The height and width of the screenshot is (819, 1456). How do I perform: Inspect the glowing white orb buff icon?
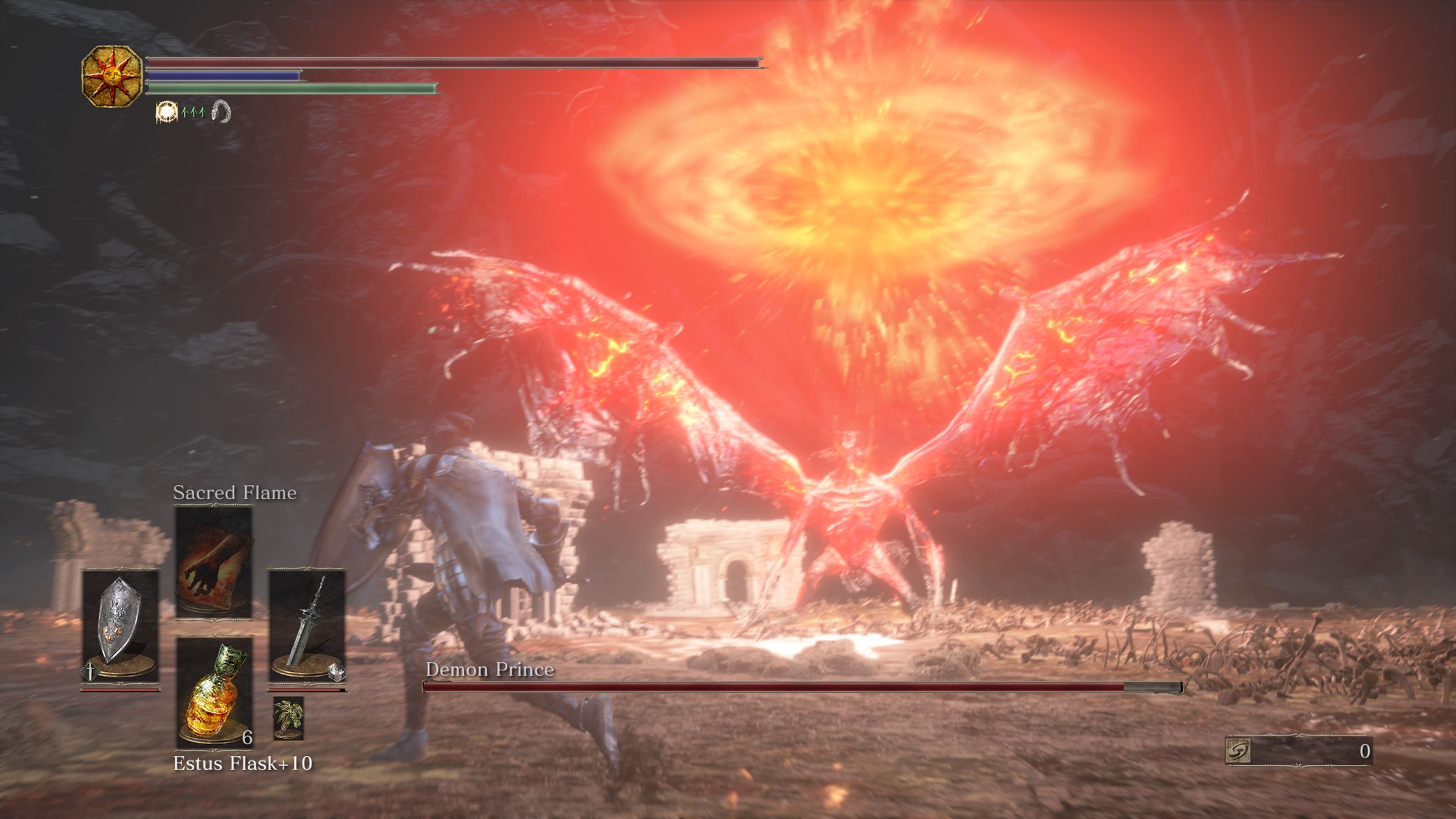166,112
